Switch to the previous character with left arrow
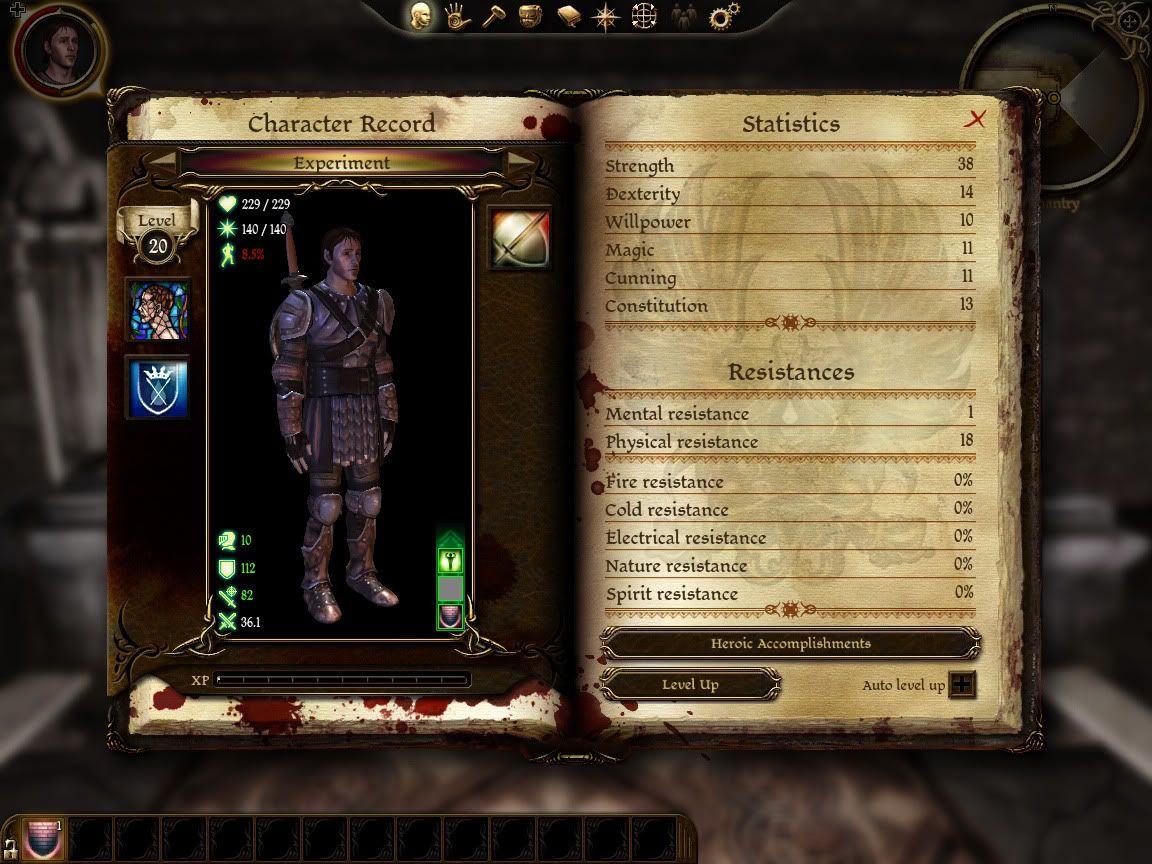Image resolution: width=1152 pixels, height=864 pixels. tap(163, 162)
